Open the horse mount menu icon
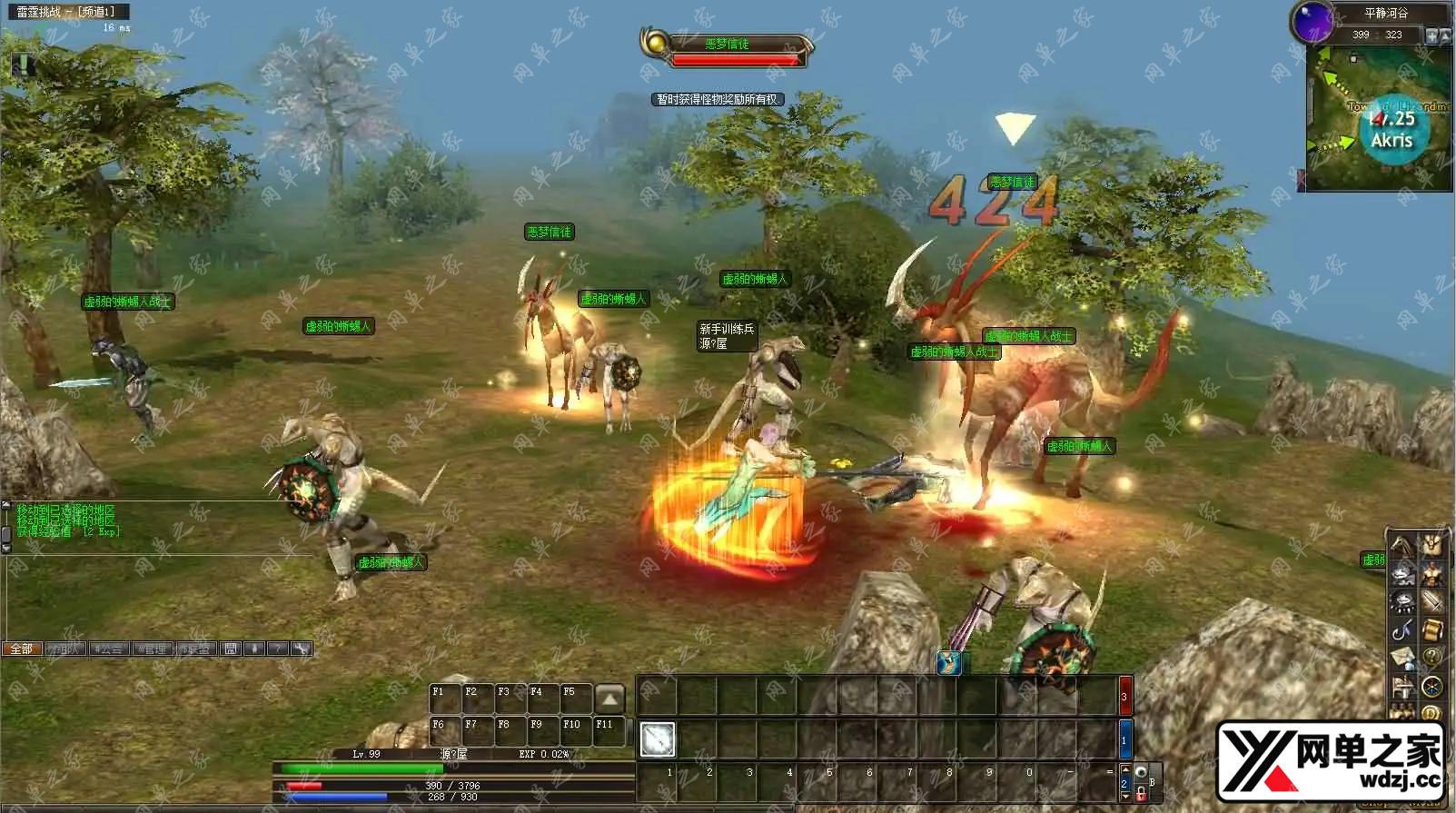Image resolution: width=1456 pixels, height=813 pixels. (x=1403, y=546)
